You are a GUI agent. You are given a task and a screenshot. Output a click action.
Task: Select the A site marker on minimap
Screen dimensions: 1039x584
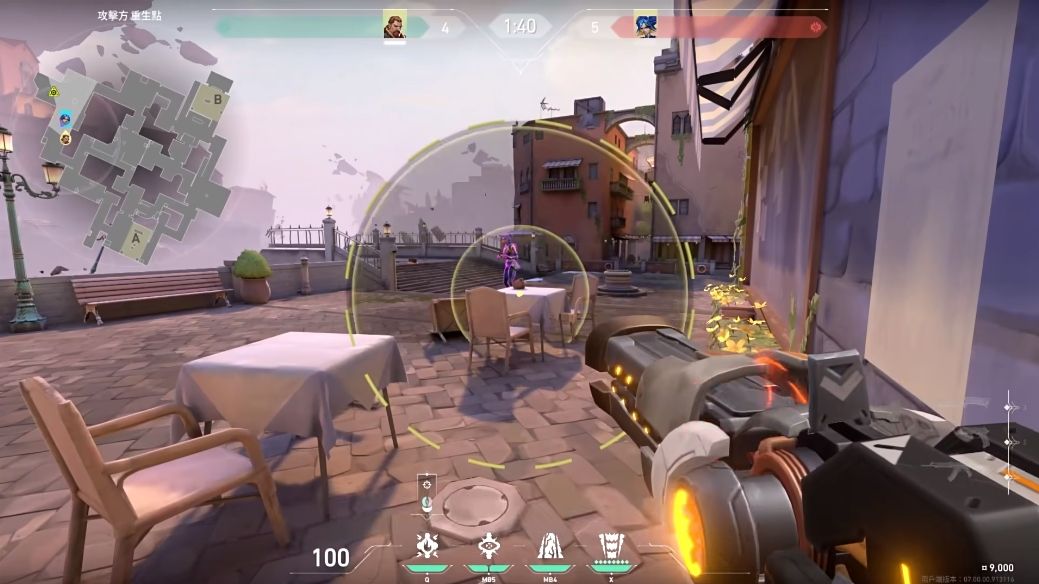138,237
